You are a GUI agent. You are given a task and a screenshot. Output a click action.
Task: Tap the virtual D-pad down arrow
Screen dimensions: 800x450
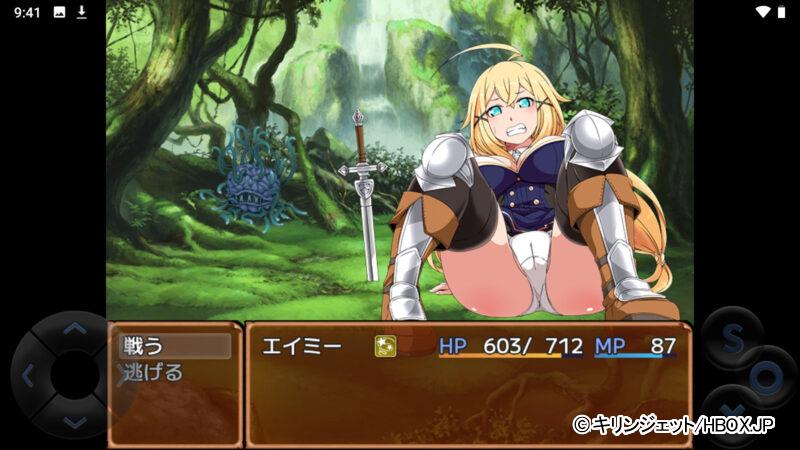click(x=74, y=422)
